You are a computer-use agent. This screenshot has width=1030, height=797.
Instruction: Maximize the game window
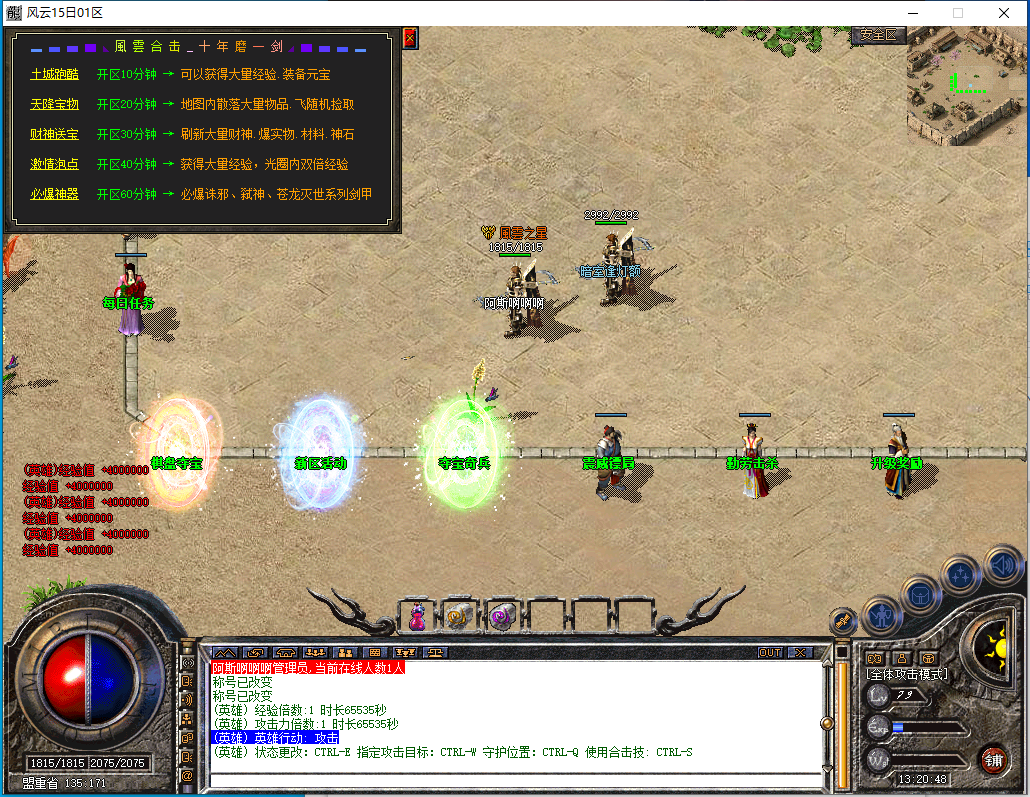[957, 13]
